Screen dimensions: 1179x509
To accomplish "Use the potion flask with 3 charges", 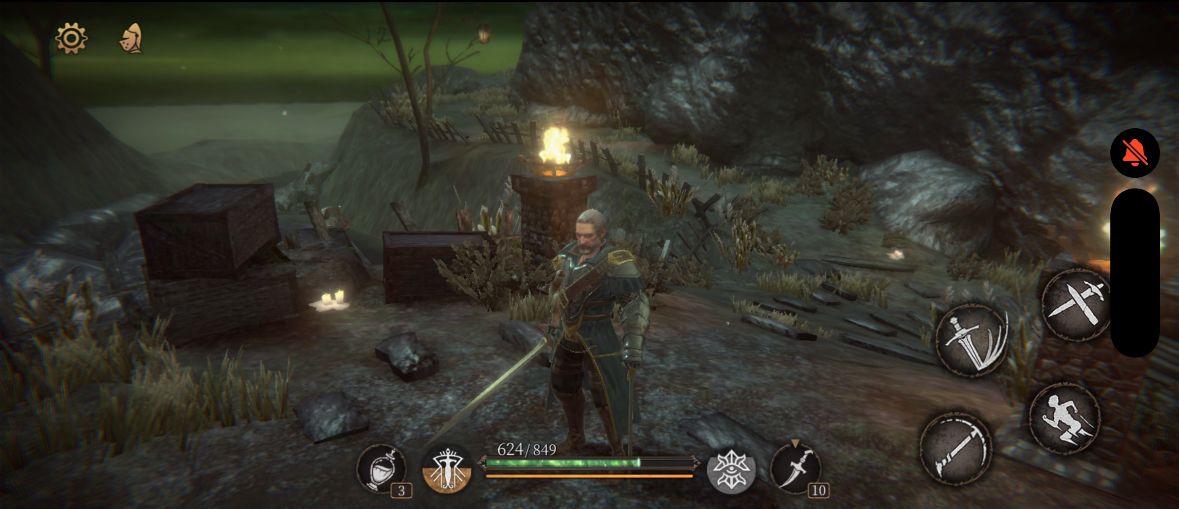I will 380,468.
